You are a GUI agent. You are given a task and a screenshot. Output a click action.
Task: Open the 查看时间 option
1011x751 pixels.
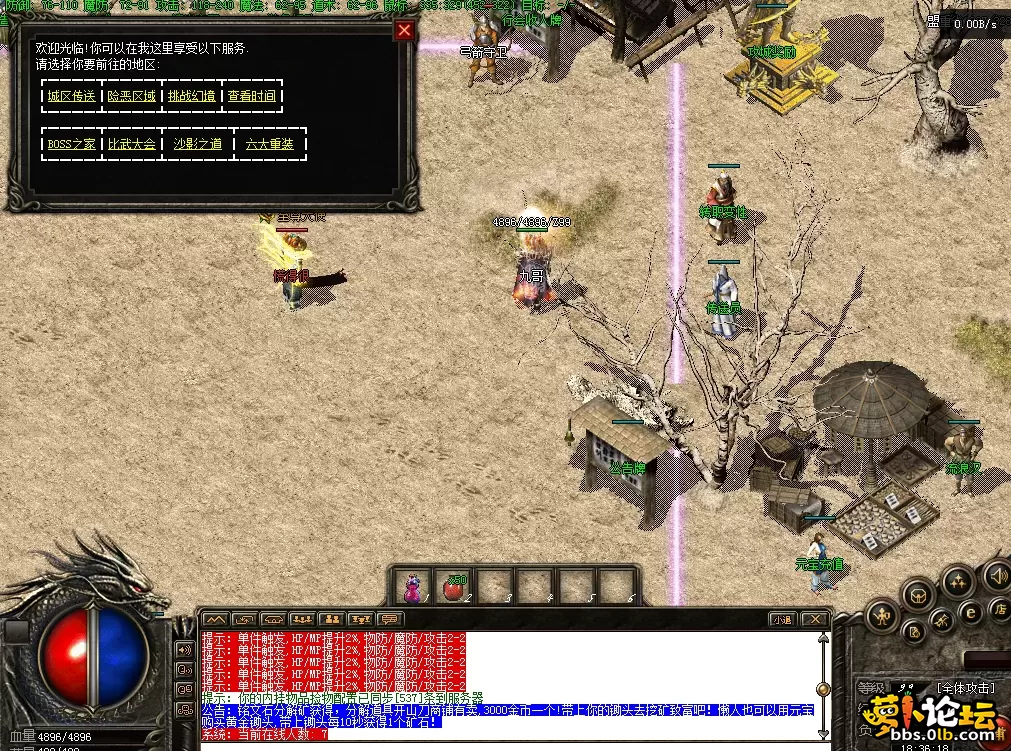pos(251,96)
